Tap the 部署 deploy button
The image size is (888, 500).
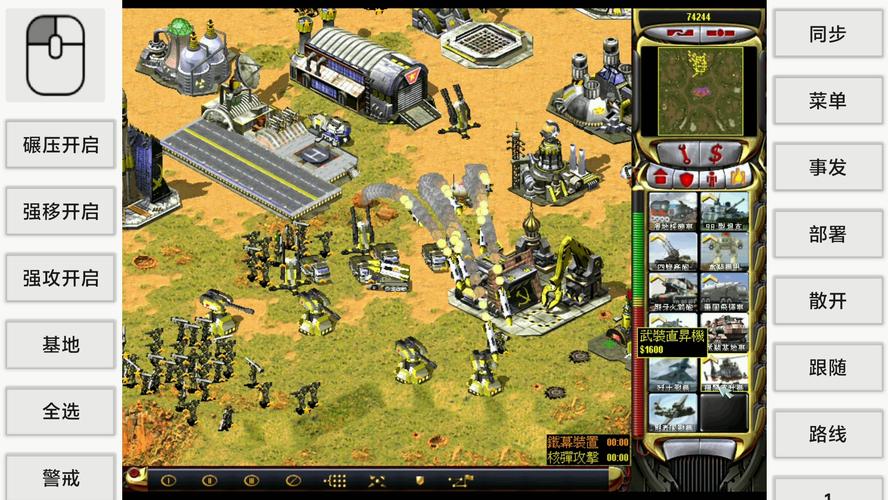827,234
